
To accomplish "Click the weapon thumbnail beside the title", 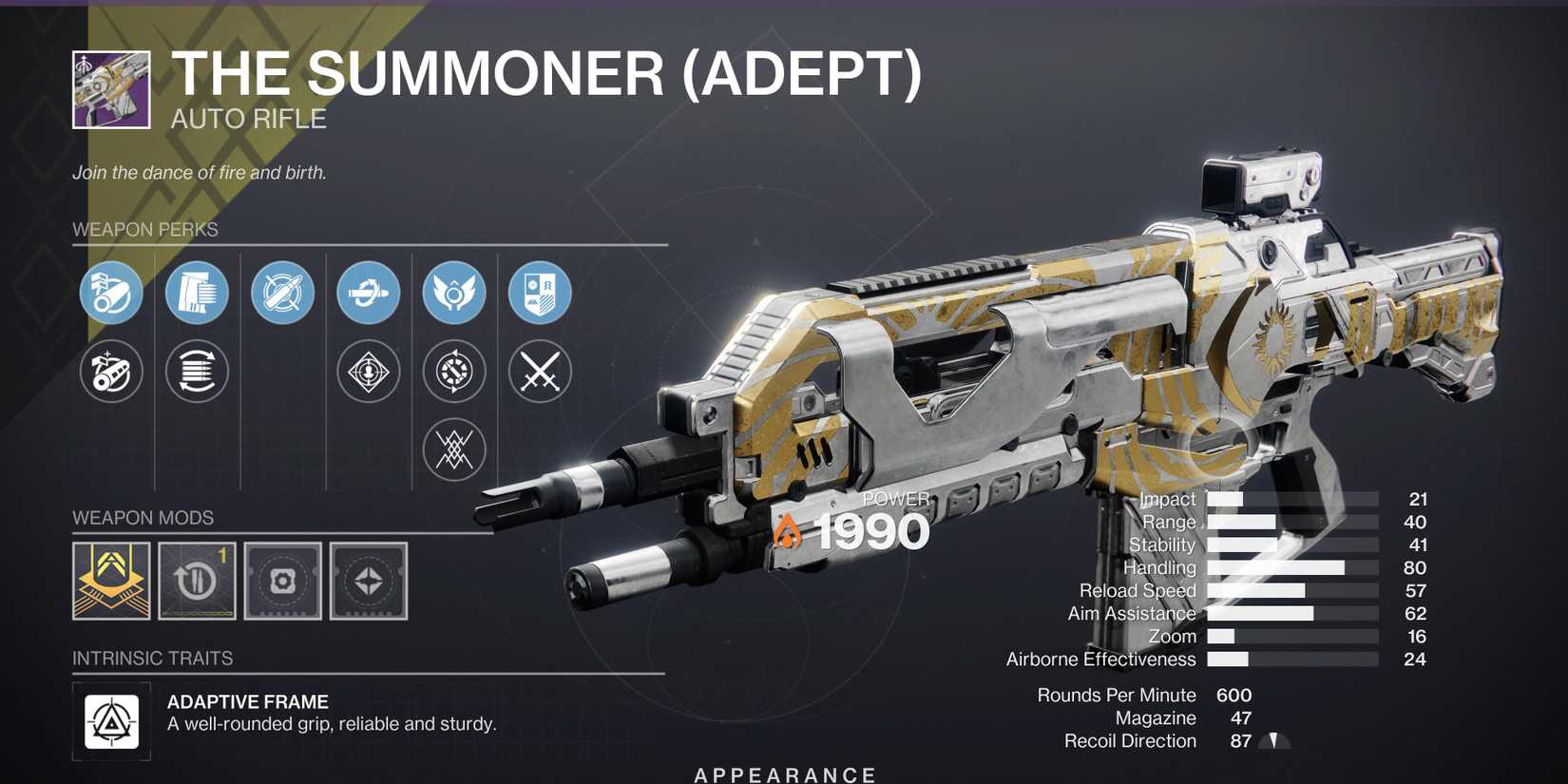I will tap(110, 88).
